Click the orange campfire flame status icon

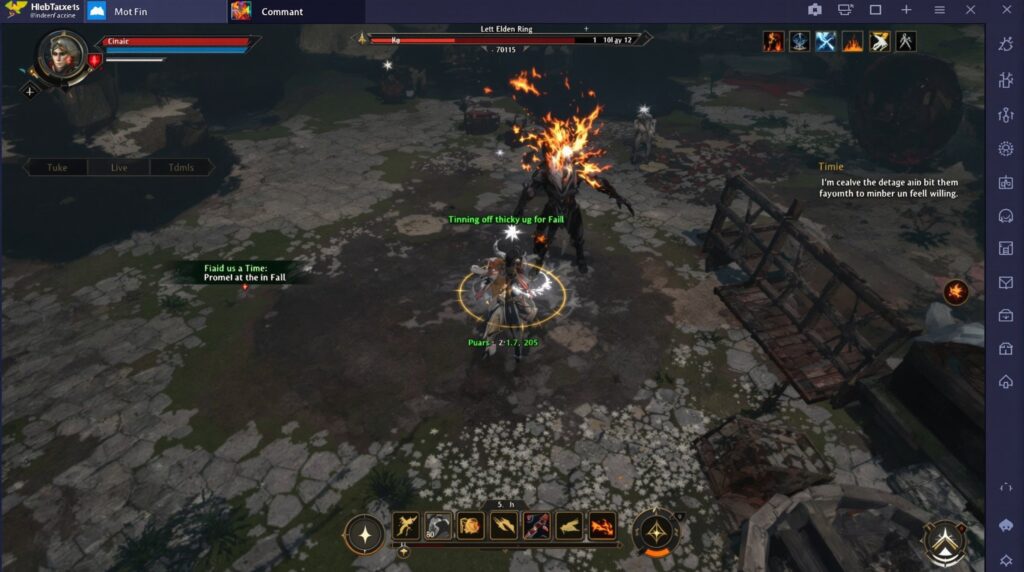(x=852, y=41)
